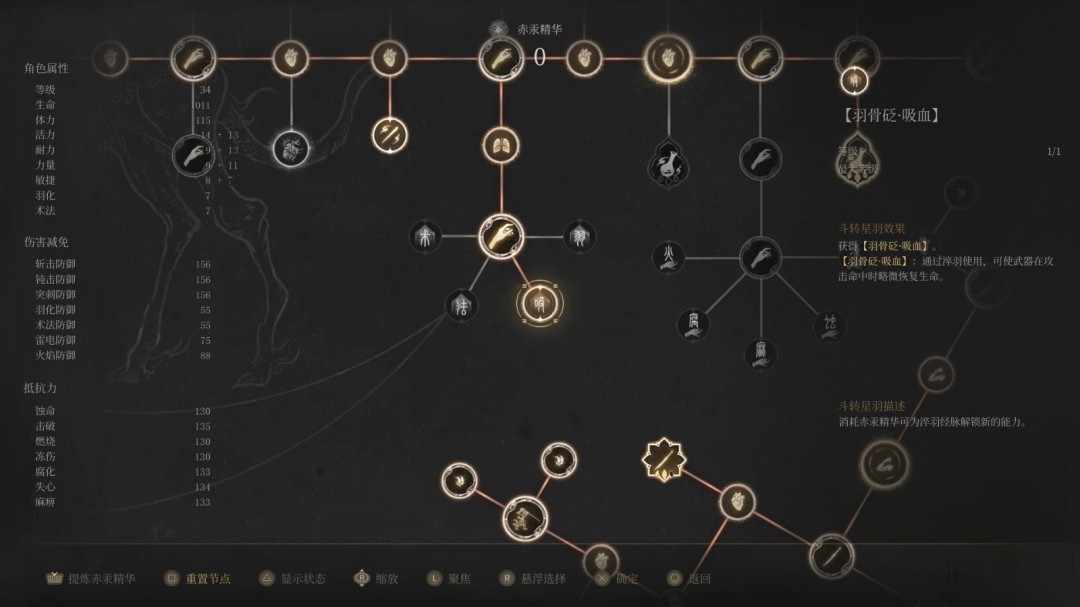
Task: Select the 火 fire rune node
Action: (667, 258)
